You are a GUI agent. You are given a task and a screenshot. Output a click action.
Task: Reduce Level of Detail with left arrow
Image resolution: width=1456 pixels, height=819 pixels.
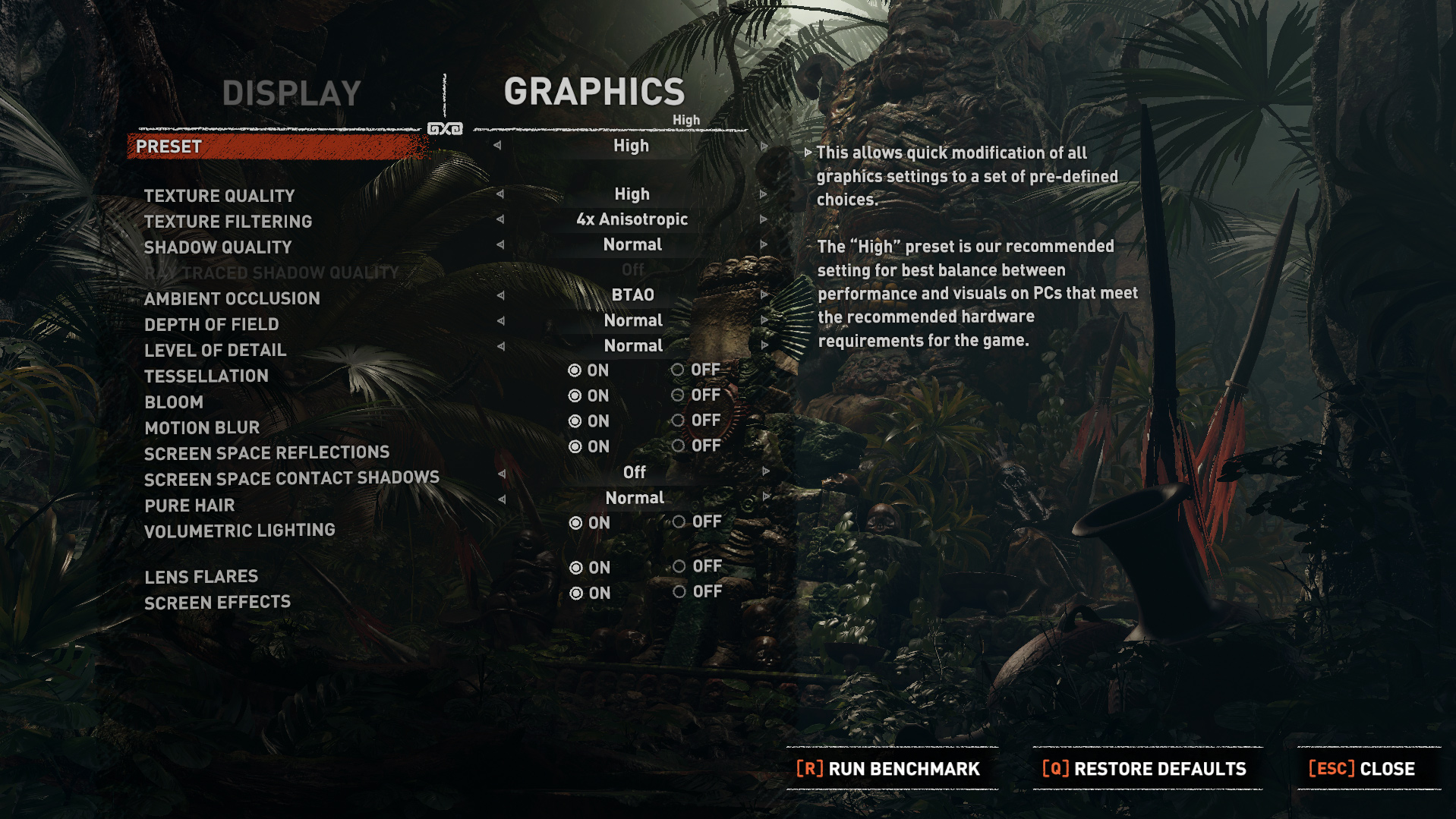point(501,346)
